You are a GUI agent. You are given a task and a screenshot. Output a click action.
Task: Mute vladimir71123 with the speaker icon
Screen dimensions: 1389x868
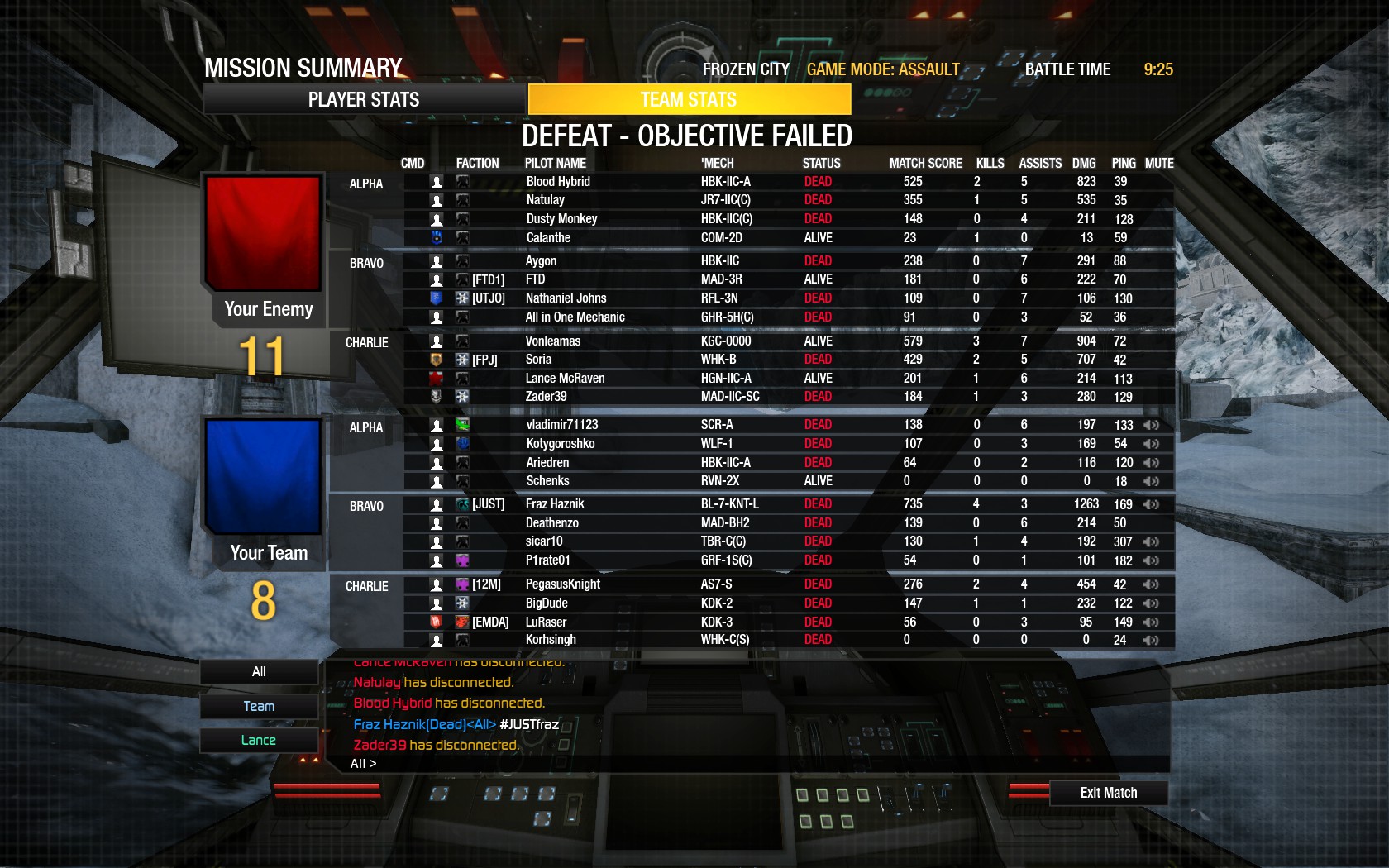click(1151, 424)
